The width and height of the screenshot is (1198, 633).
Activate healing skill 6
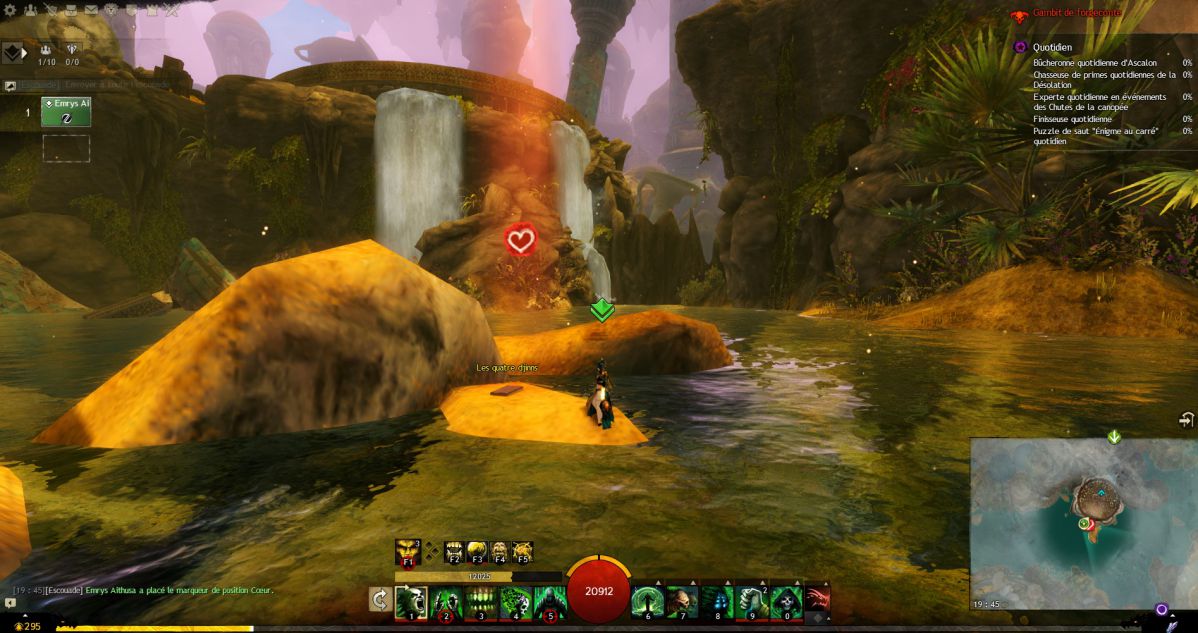[647, 602]
